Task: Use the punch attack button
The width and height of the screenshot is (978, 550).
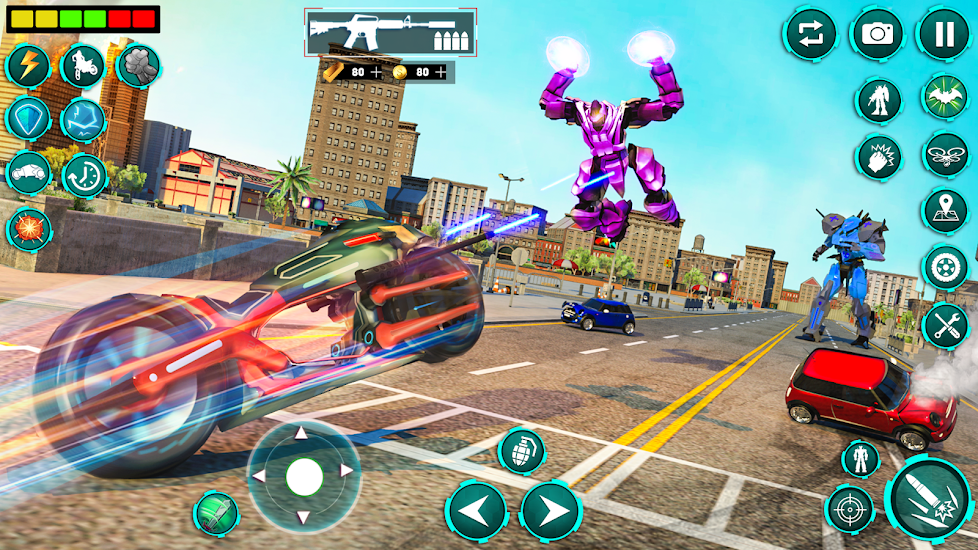Action: tap(879, 157)
